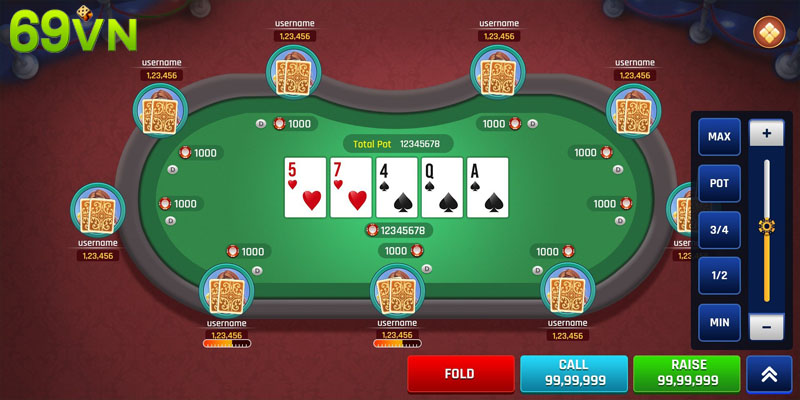Select the 3/4 pot bet option
The width and height of the screenshot is (800, 400).
[x=719, y=229]
